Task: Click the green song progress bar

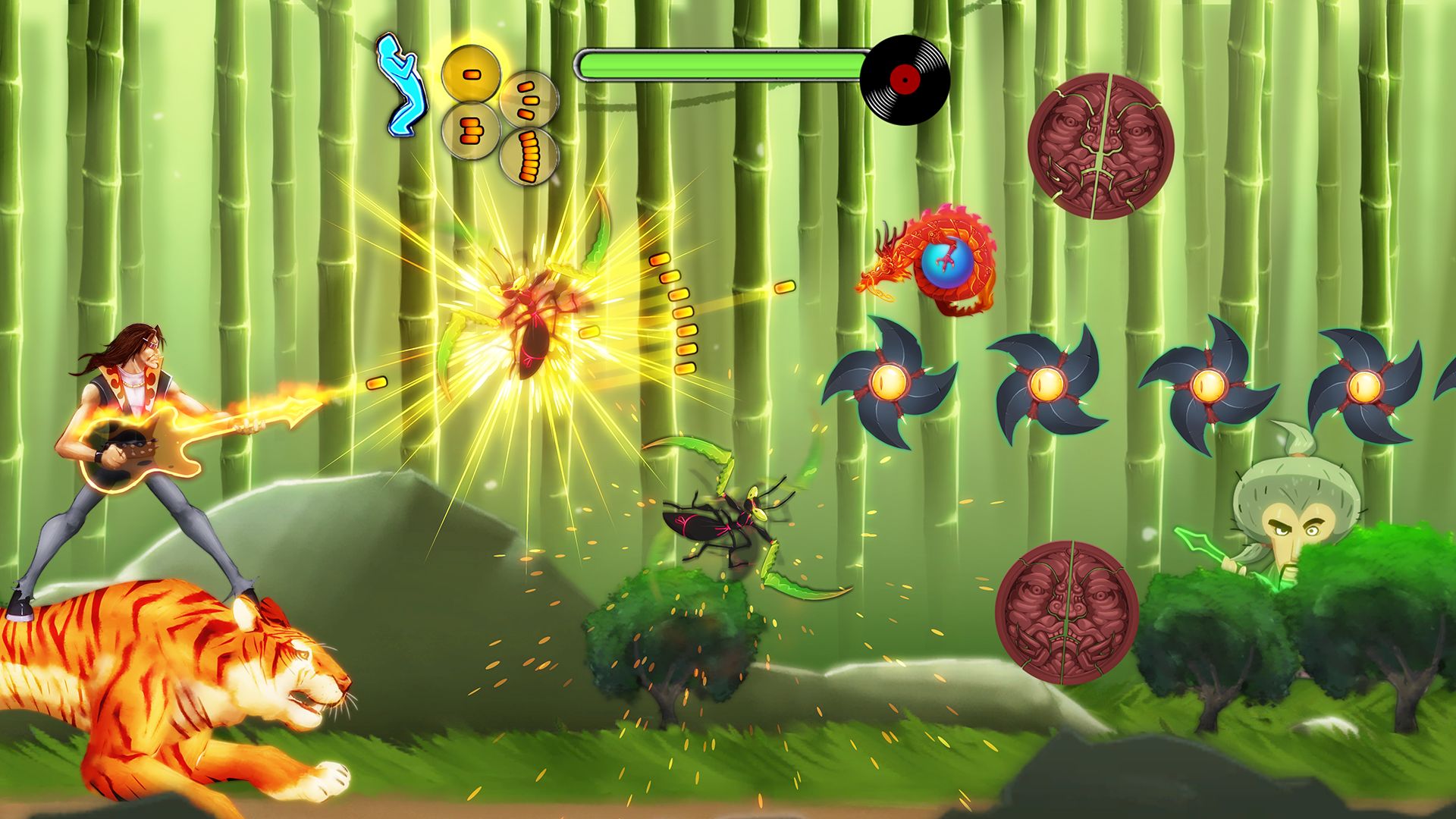Action: (x=720, y=64)
